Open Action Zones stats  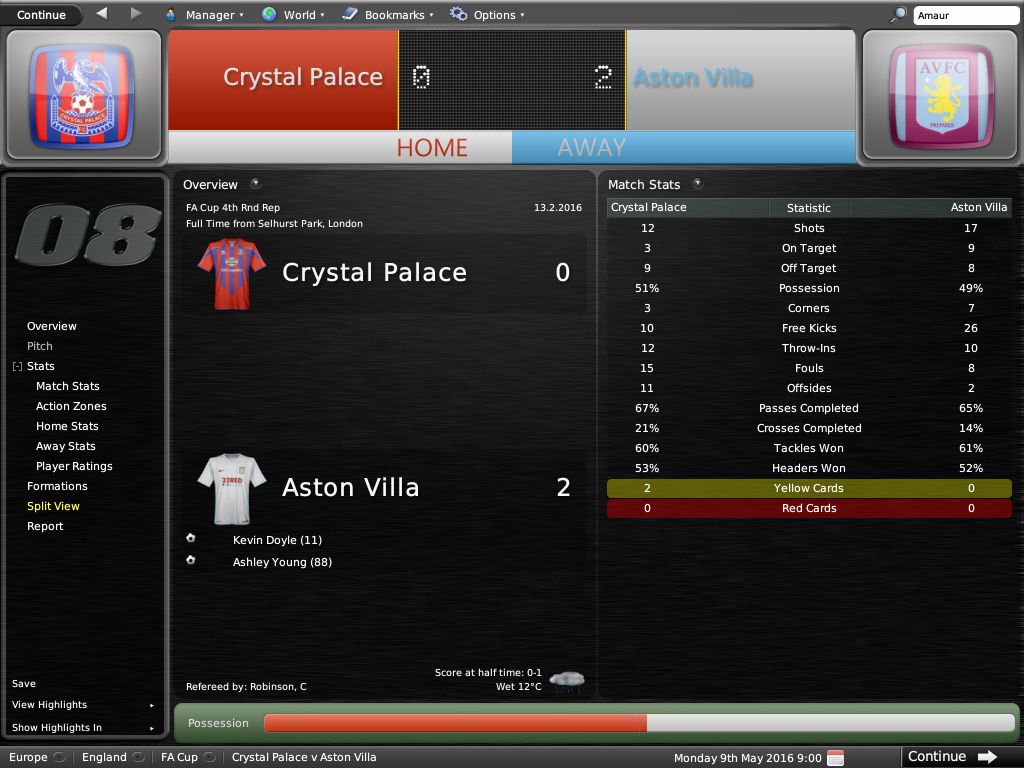pyautogui.click(x=71, y=406)
